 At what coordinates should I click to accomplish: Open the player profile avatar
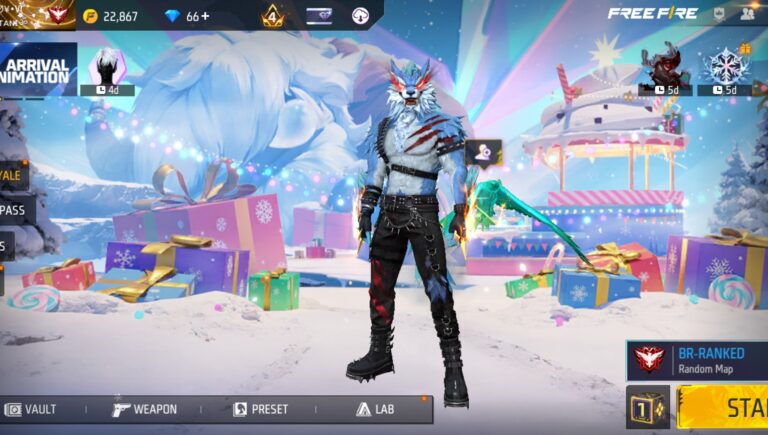click(x=57, y=15)
